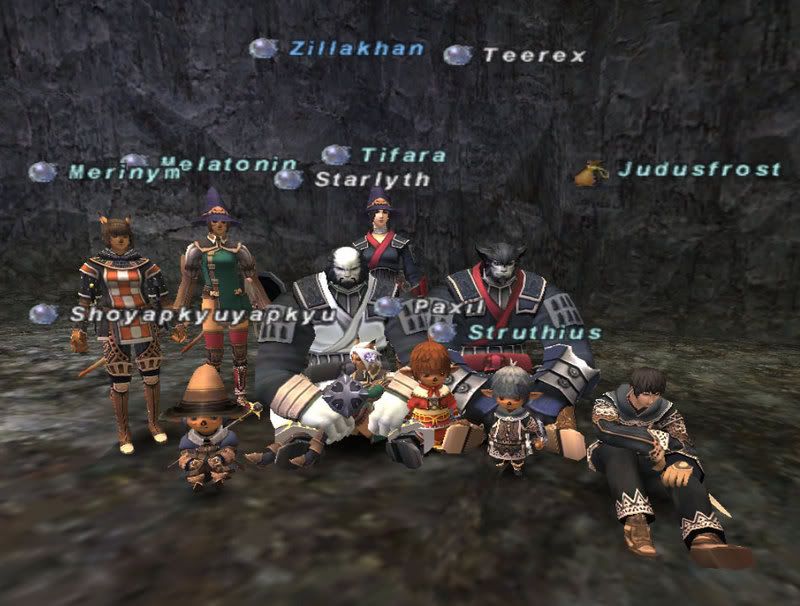800x606 pixels.
Task: Click Merinym's player nameplate
Action: pyautogui.click(x=124, y=173)
